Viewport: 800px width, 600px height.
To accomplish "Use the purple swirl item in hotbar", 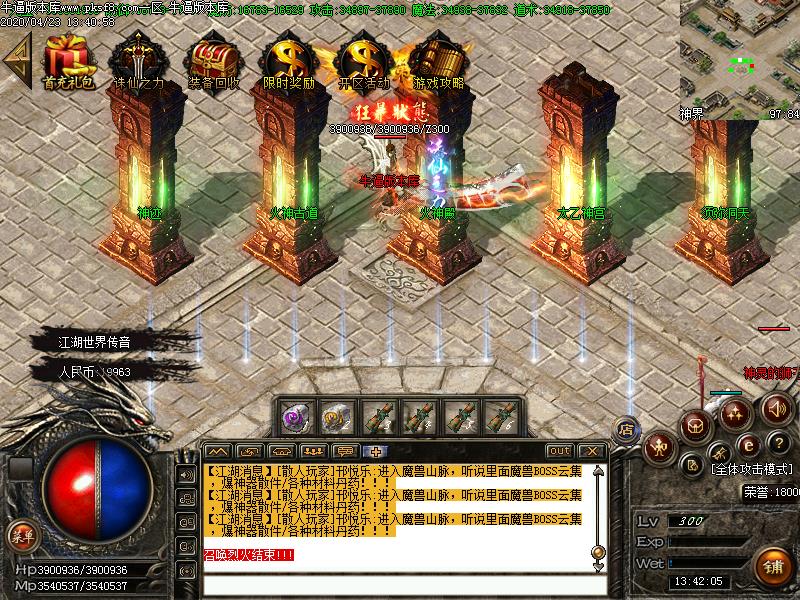I will [x=294, y=415].
